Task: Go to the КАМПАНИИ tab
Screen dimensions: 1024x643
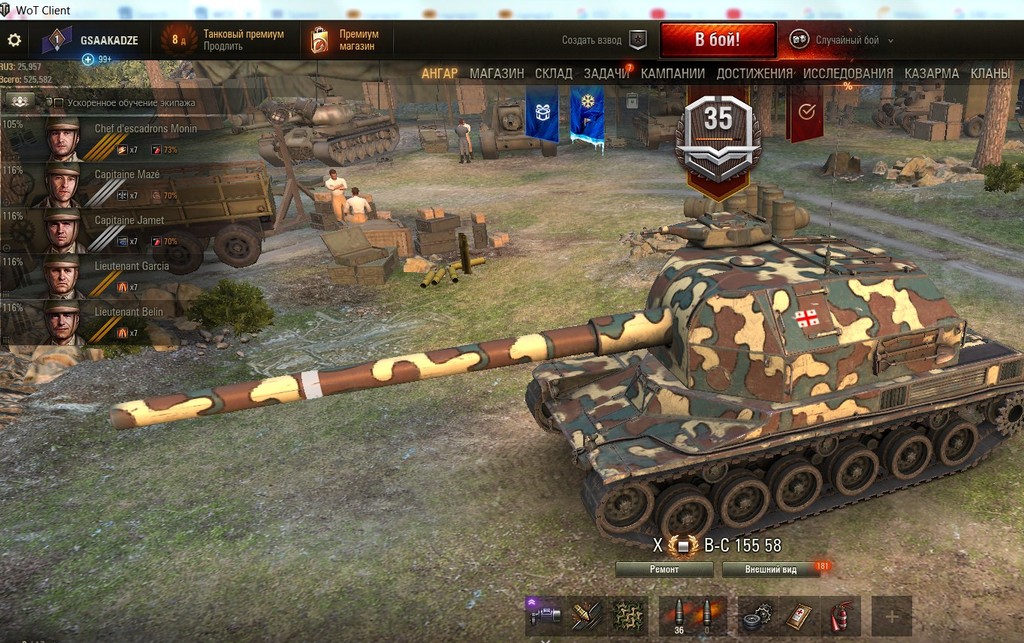Action: [x=672, y=74]
